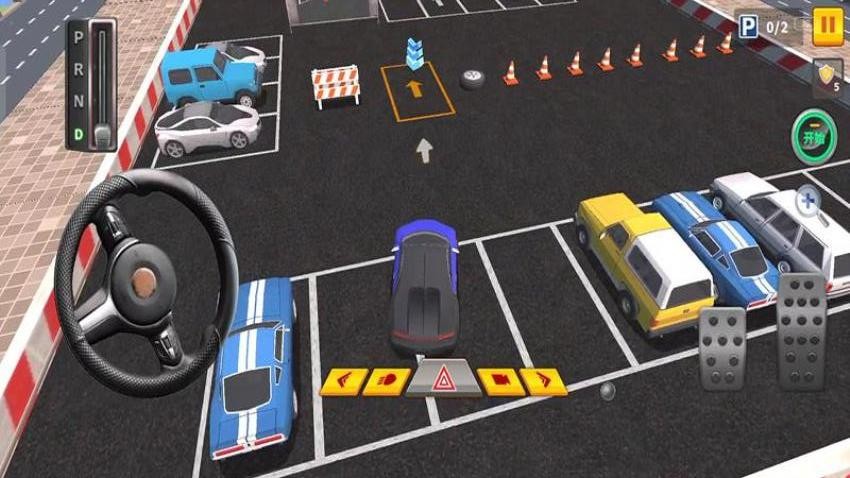Click the gear shift lever knob

pyautogui.click(x=101, y=133)
